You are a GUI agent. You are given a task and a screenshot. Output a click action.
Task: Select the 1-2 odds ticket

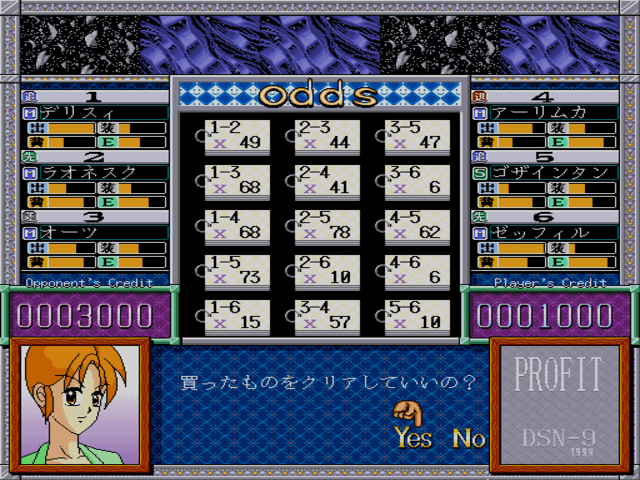click(x=235, y=135)
